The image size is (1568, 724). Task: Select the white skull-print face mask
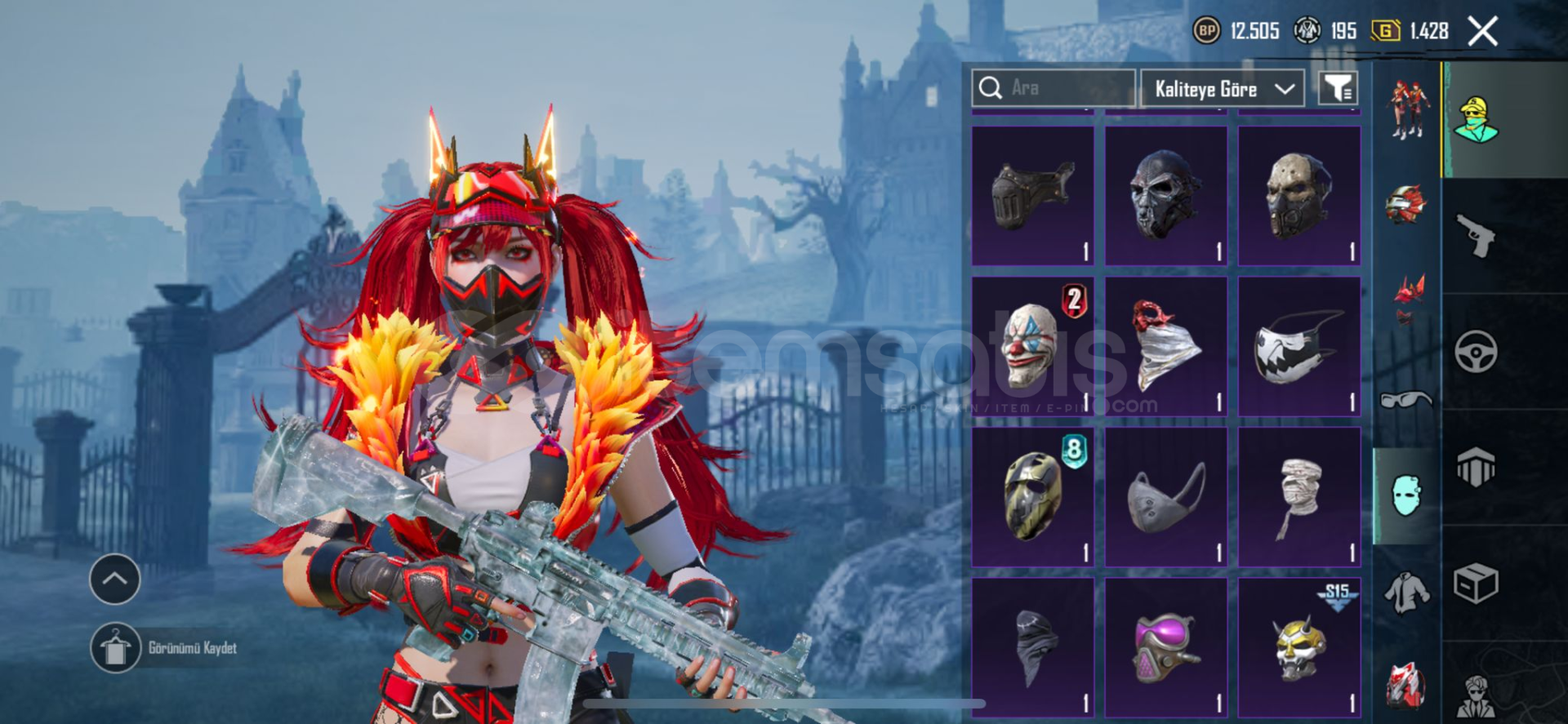1298,346
